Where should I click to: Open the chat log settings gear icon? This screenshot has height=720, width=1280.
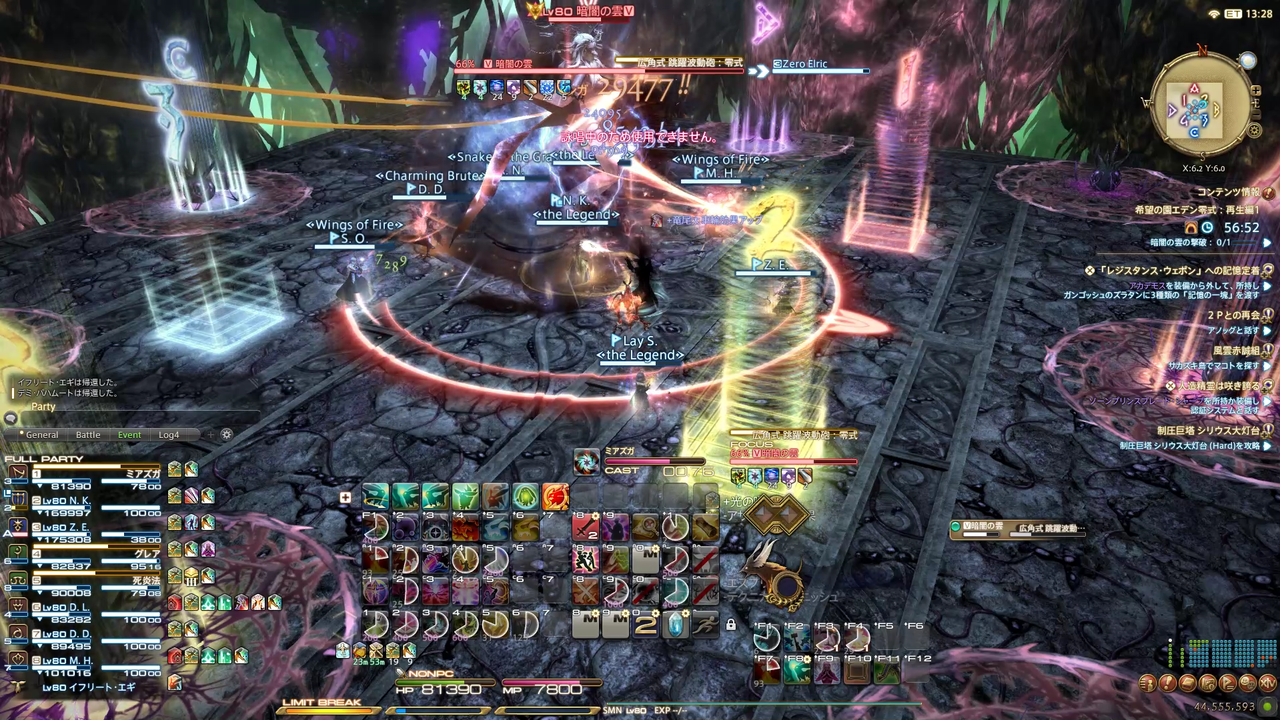(226, 434)
